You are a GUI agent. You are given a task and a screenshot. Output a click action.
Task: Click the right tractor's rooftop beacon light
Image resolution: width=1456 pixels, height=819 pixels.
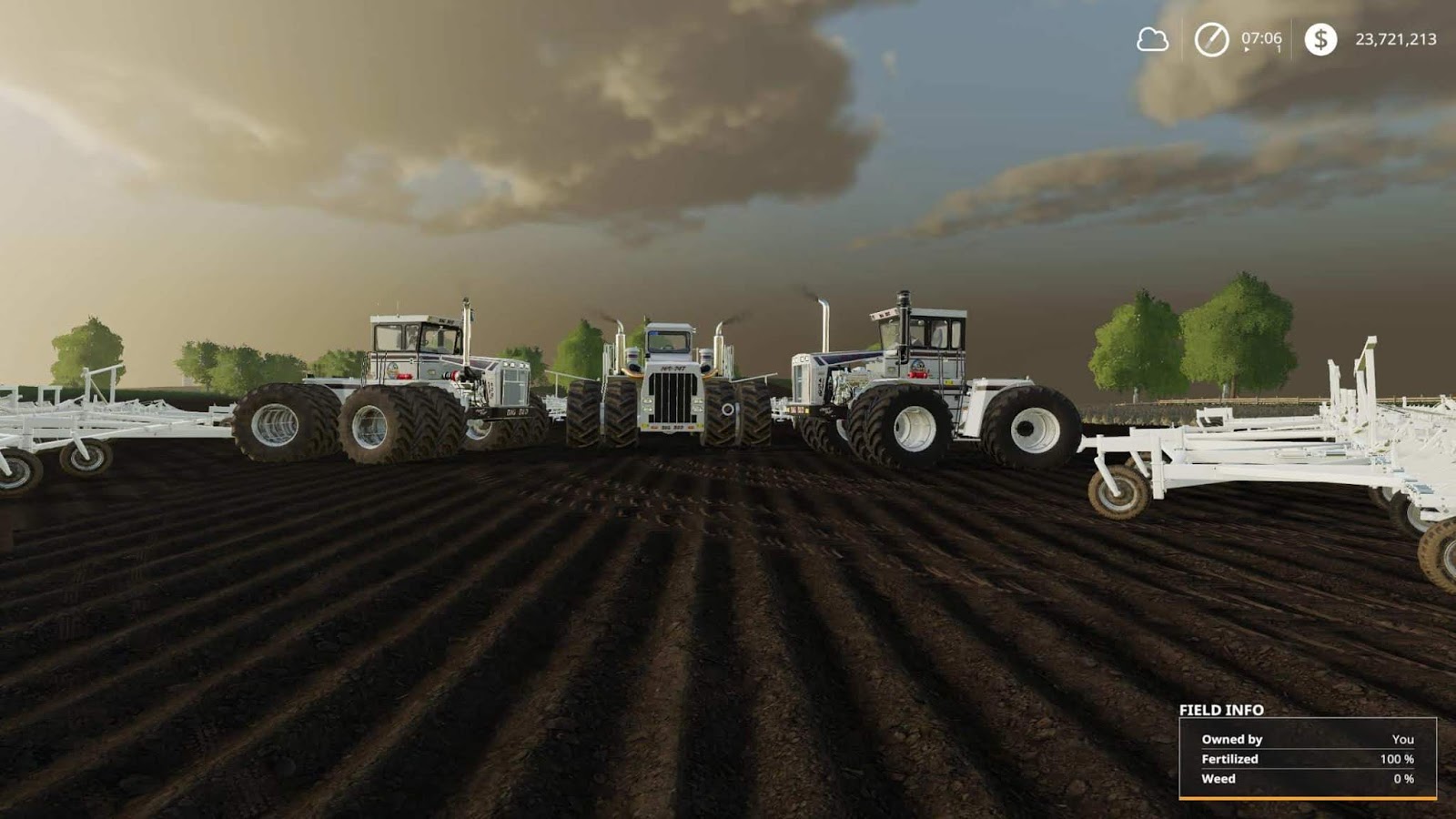pyautogui.click(x=904, y=298)
